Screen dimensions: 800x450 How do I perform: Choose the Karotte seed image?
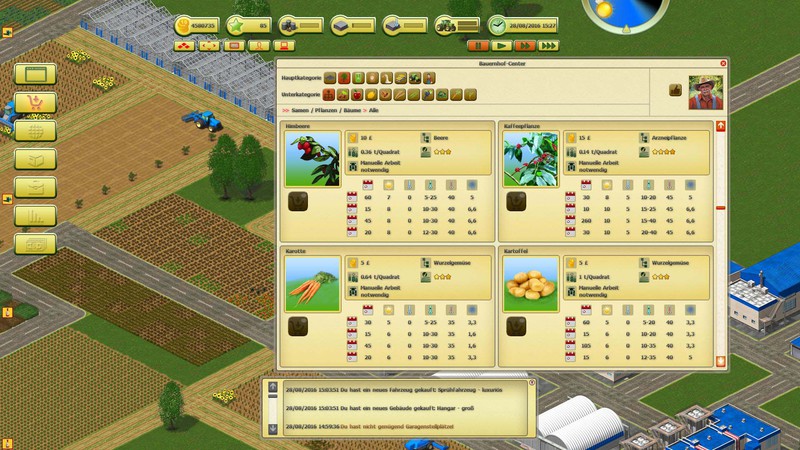(312, 284)
